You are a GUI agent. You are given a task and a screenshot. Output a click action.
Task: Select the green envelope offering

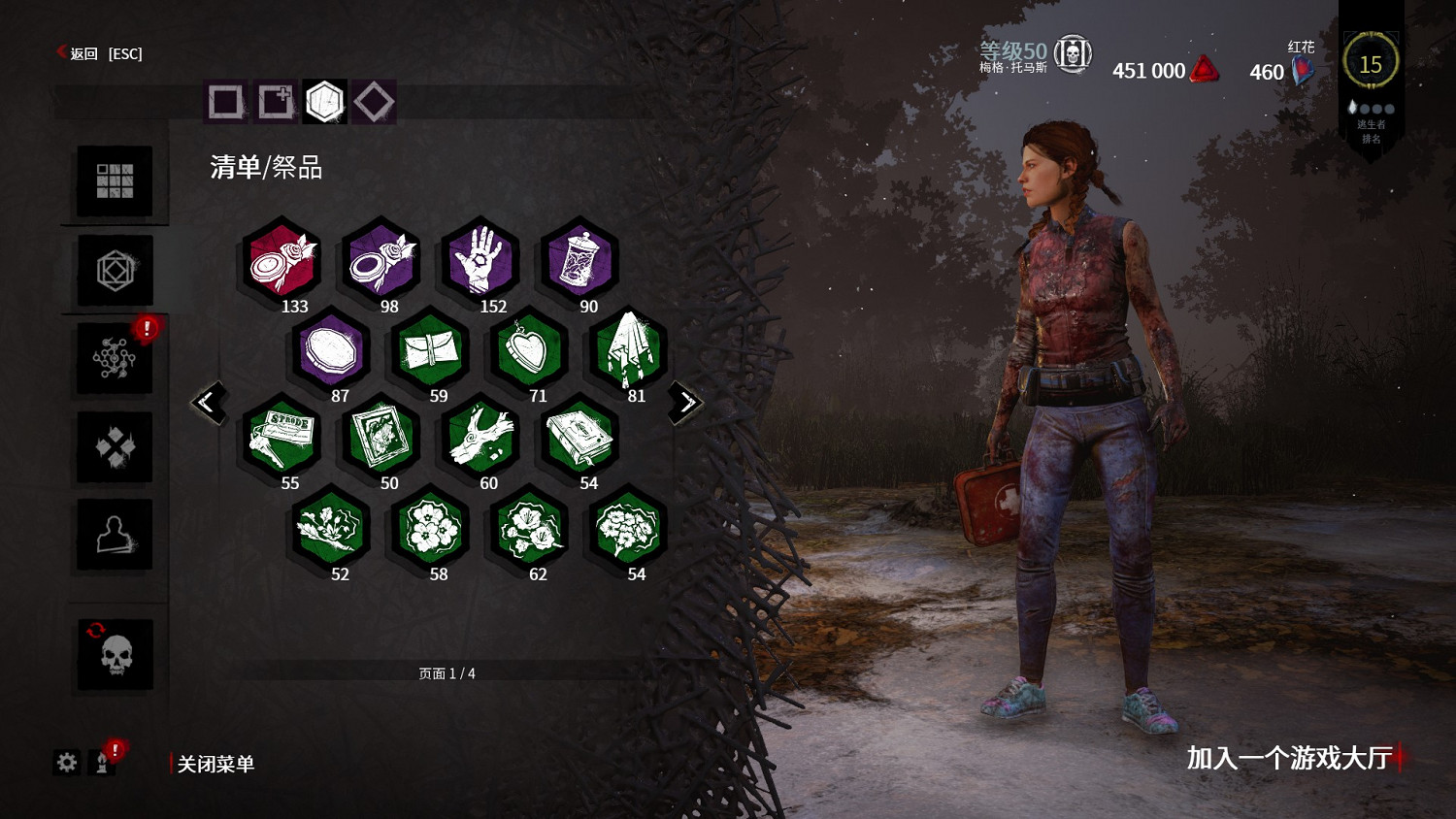[430, 349]
